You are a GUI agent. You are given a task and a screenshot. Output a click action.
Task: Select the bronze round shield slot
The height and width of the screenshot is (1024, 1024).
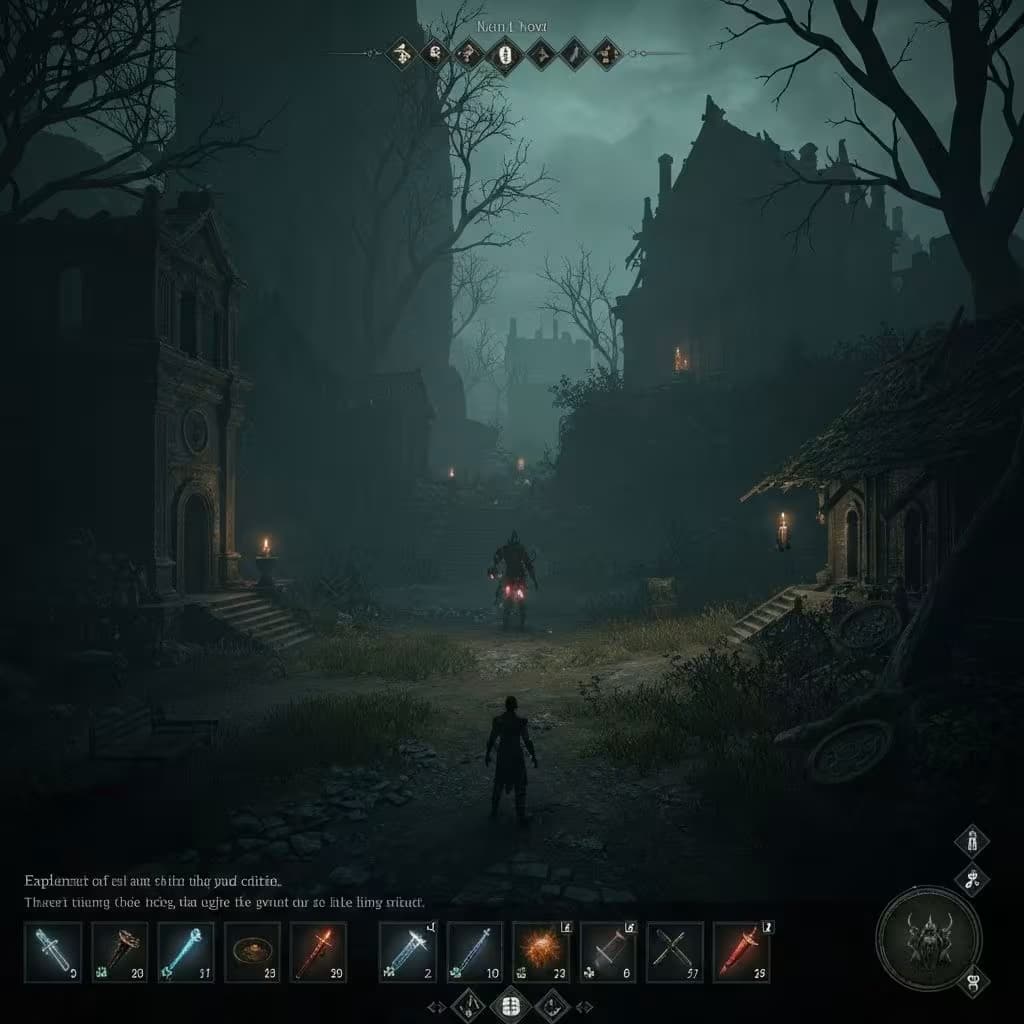(x=252, y=951)
